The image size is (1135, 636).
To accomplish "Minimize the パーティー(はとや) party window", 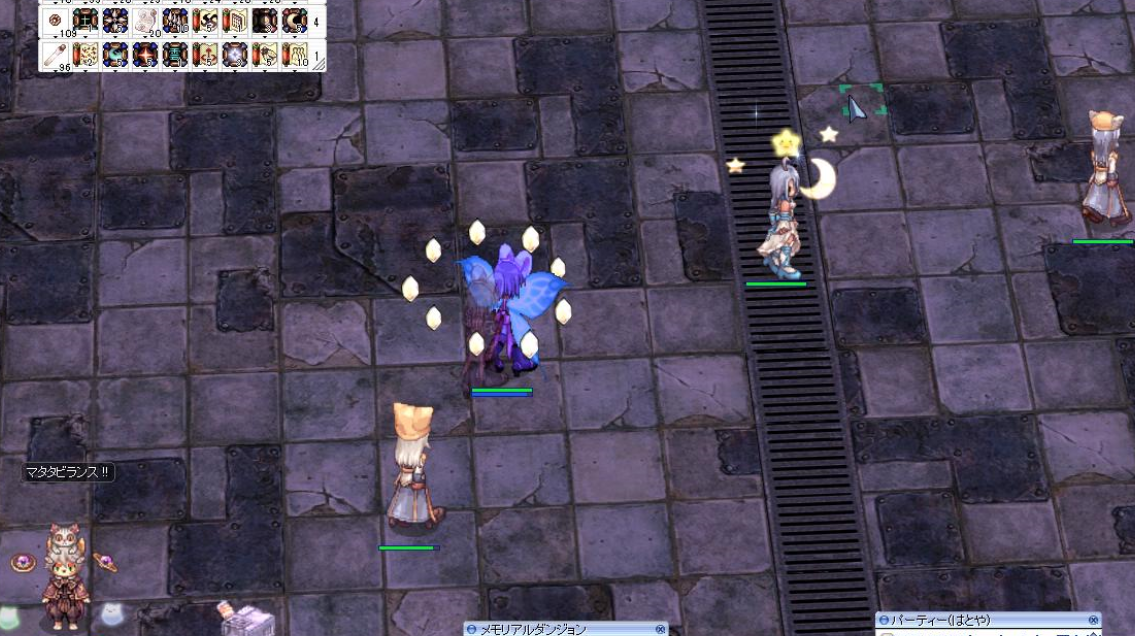I will [884, 621].
